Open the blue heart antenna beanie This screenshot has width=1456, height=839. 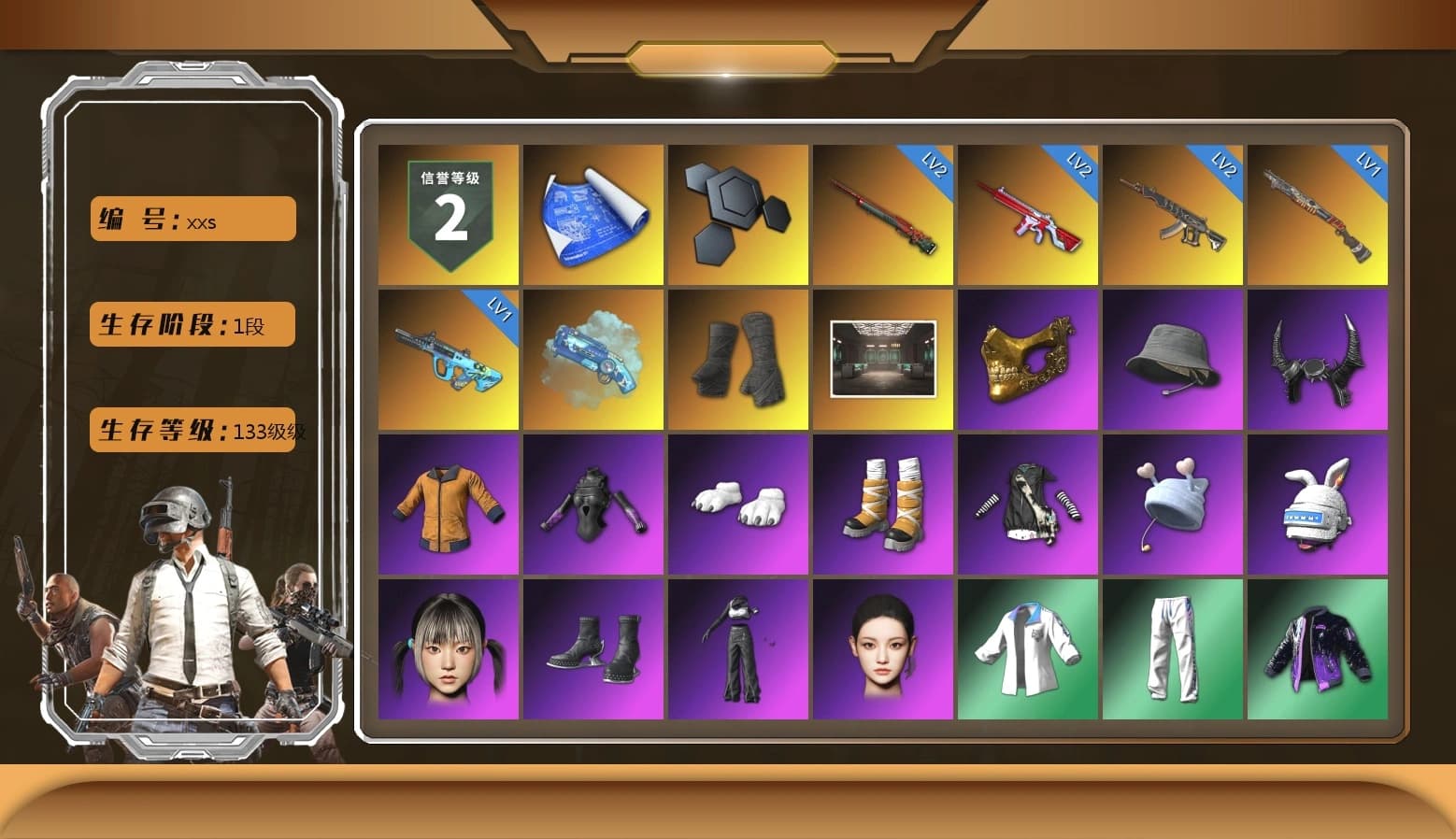click(1174, 503)
